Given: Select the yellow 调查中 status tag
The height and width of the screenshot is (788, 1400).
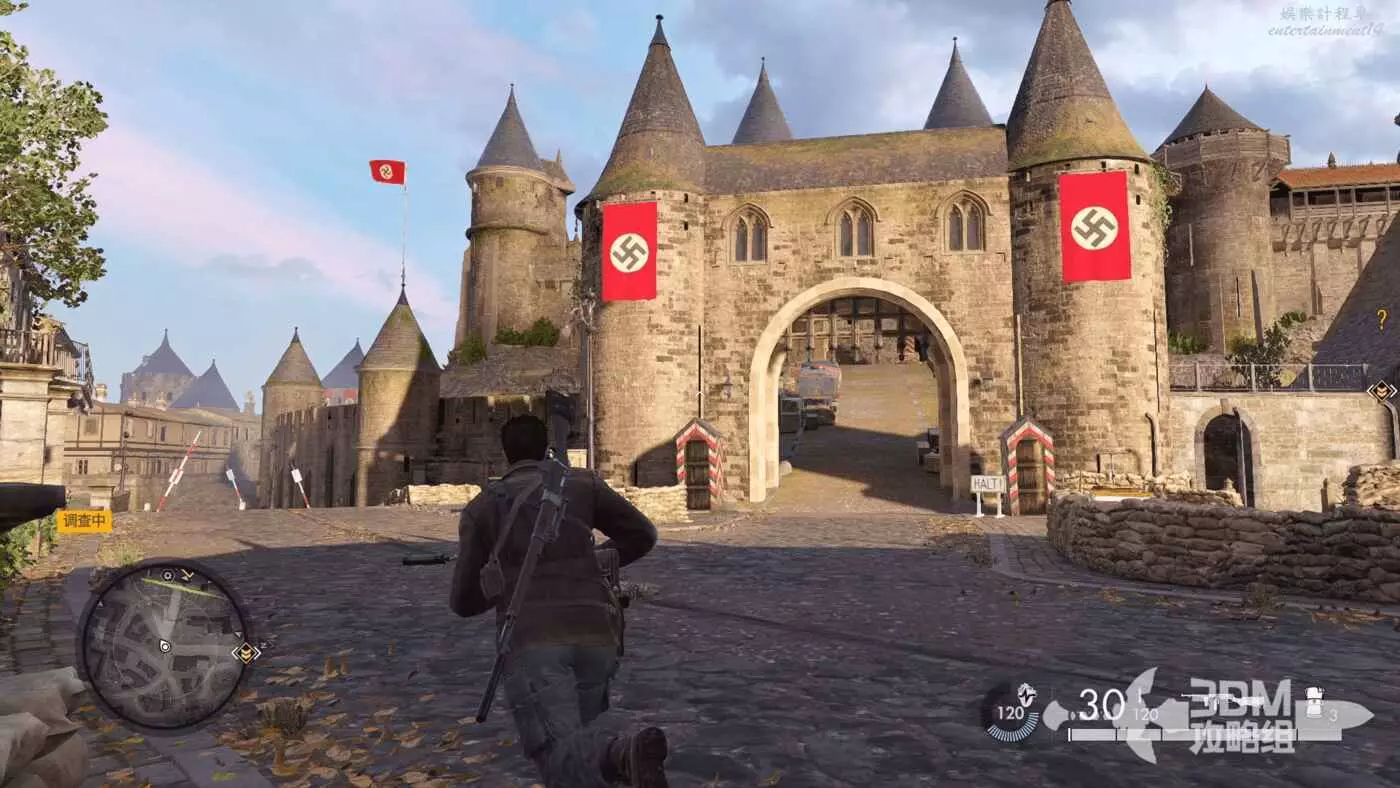Looking at the screenshot, I should [x=84, y=521].
